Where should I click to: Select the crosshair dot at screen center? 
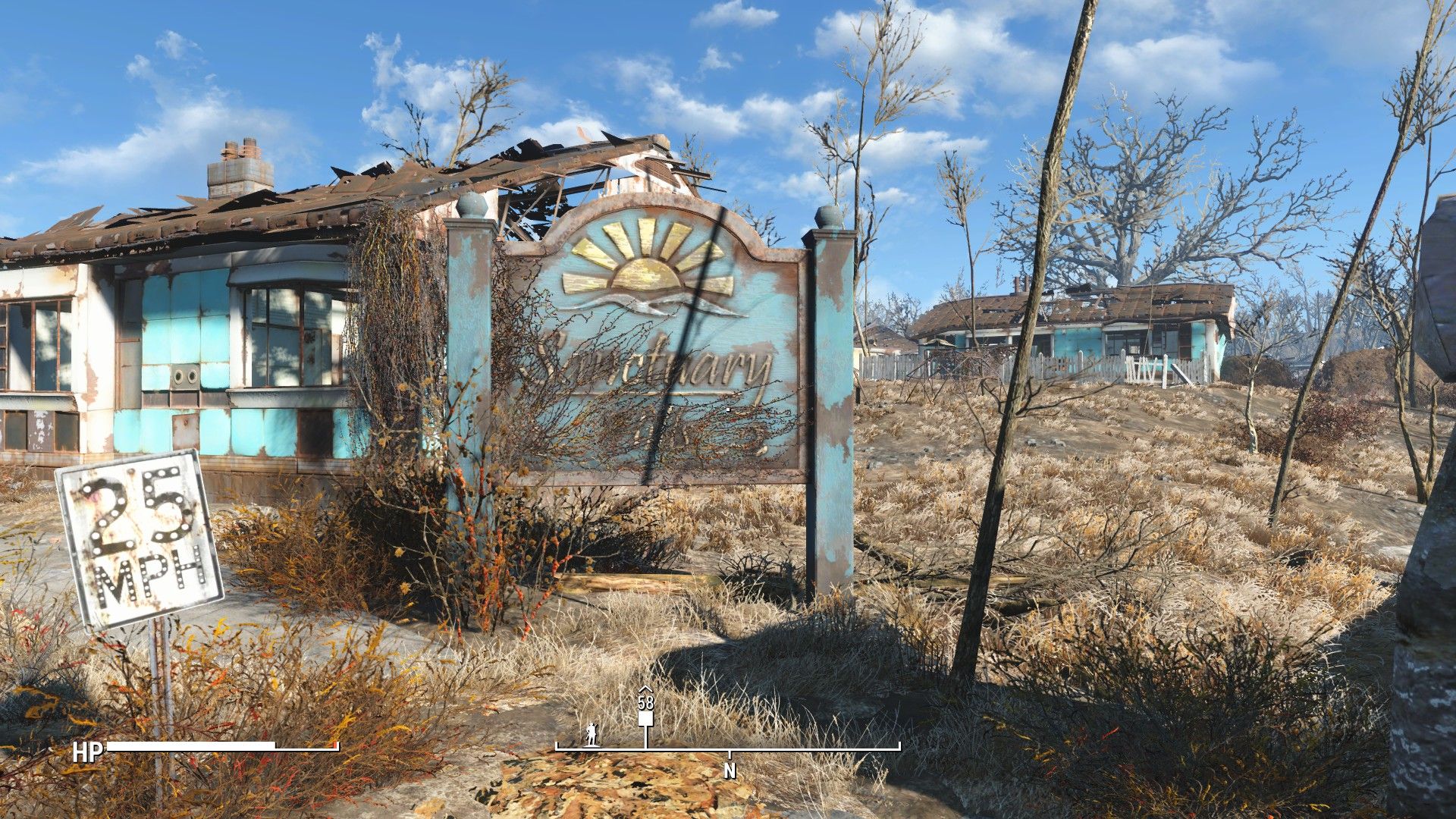tap(728, 409)
